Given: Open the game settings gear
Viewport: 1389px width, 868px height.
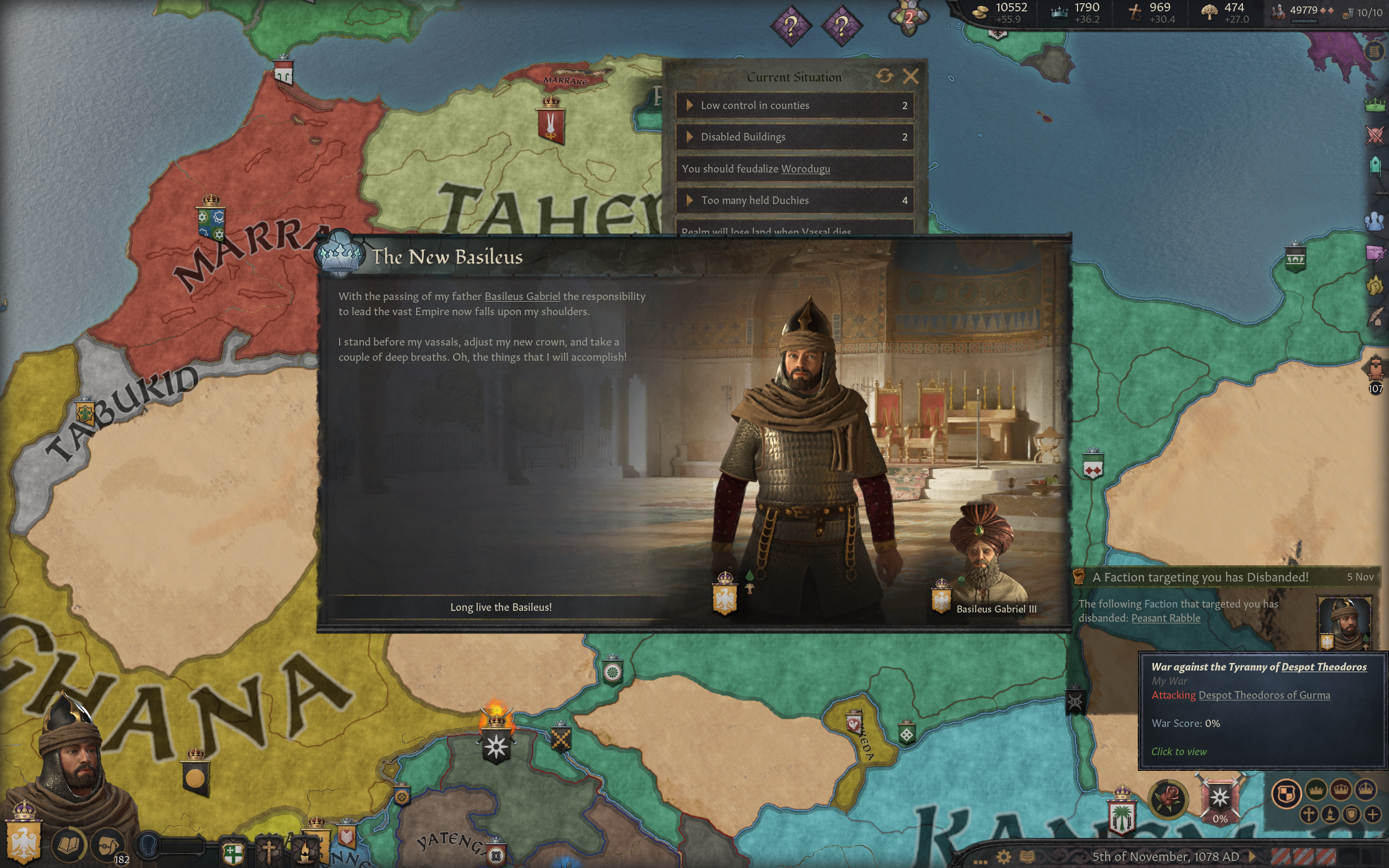Looking at the screenshot, I should click(x=1003, y=857).
